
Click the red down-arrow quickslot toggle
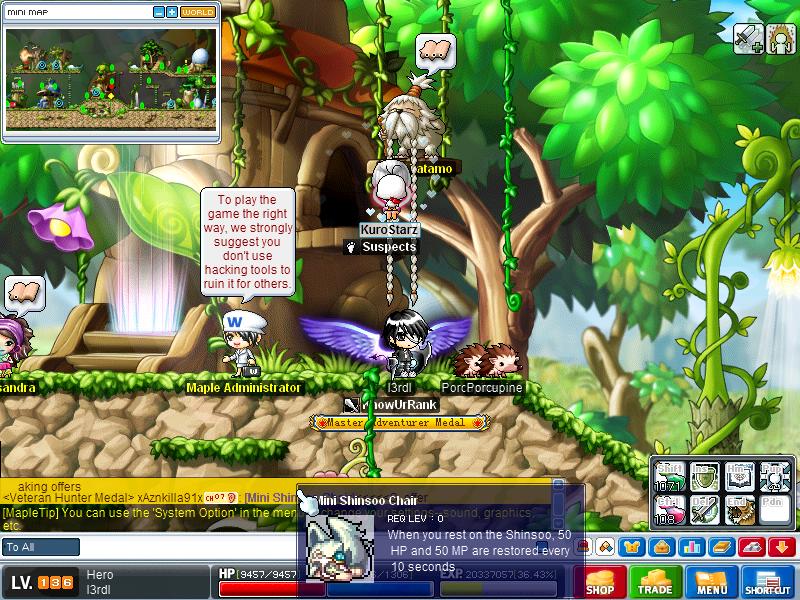point(782,547)
